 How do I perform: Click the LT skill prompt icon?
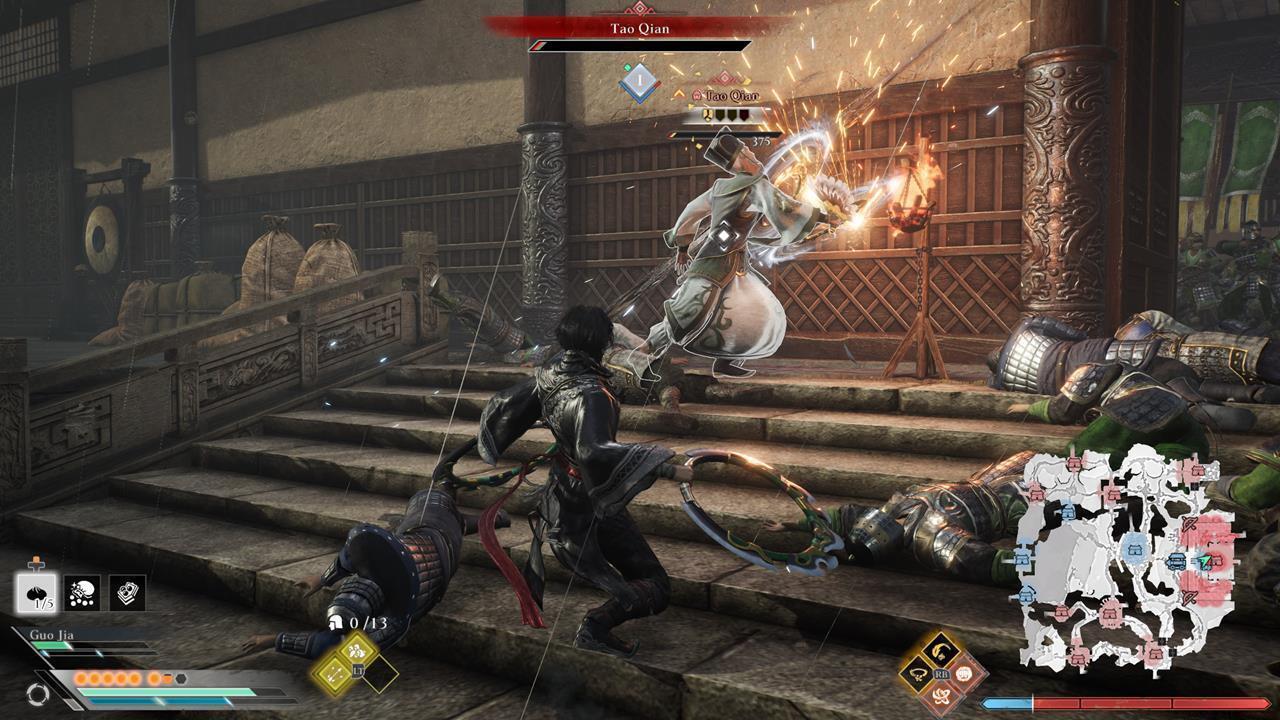tap(358, 671)
